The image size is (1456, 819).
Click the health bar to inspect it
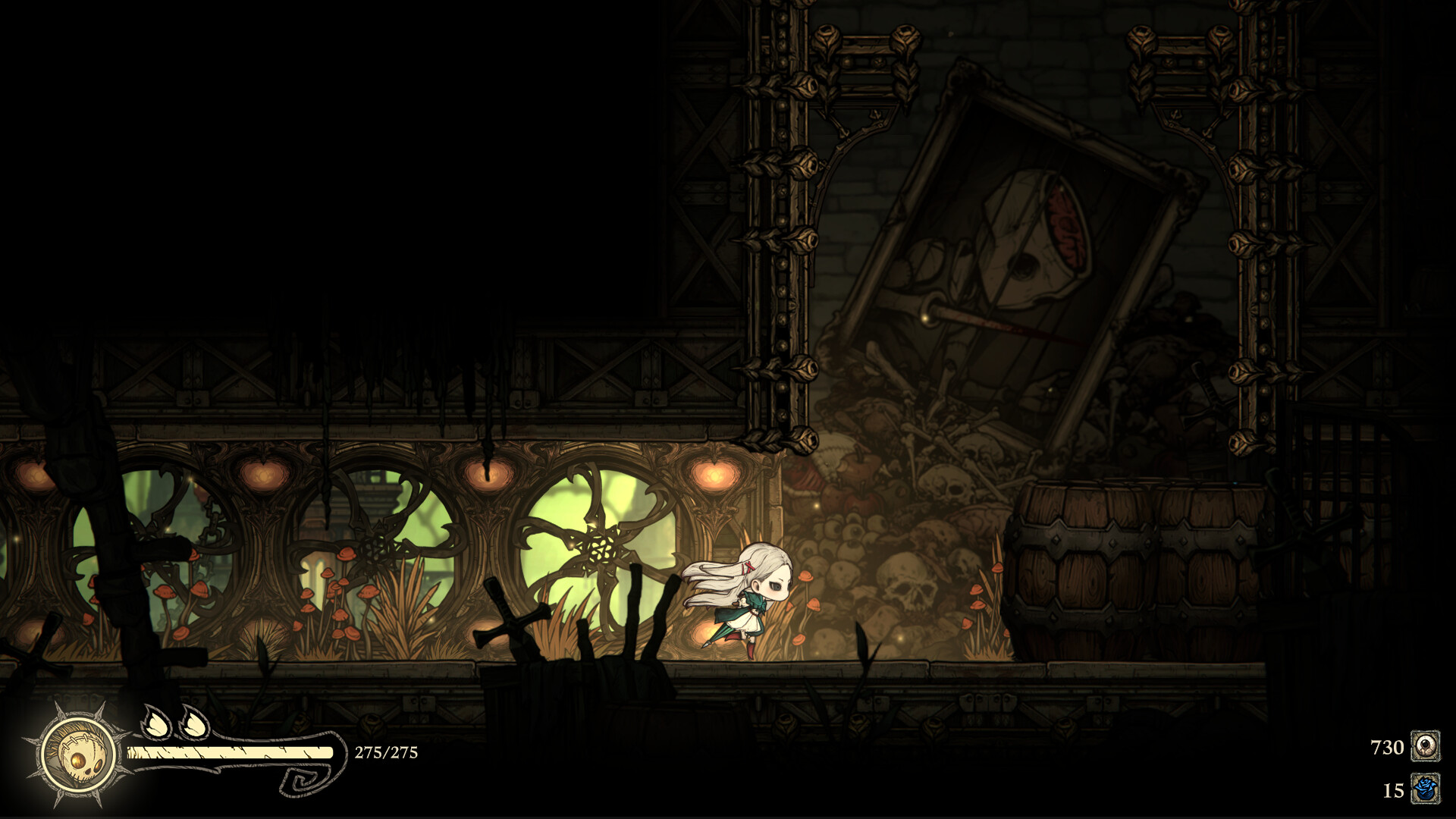point(227,752)
